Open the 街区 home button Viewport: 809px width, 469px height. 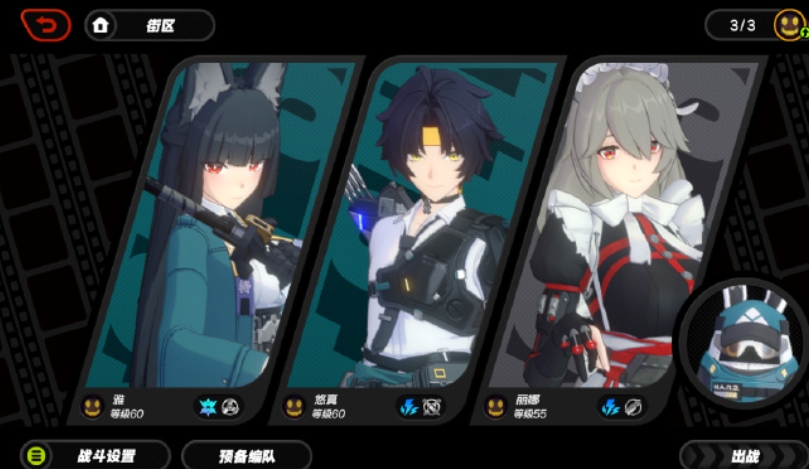coord(150,26)
